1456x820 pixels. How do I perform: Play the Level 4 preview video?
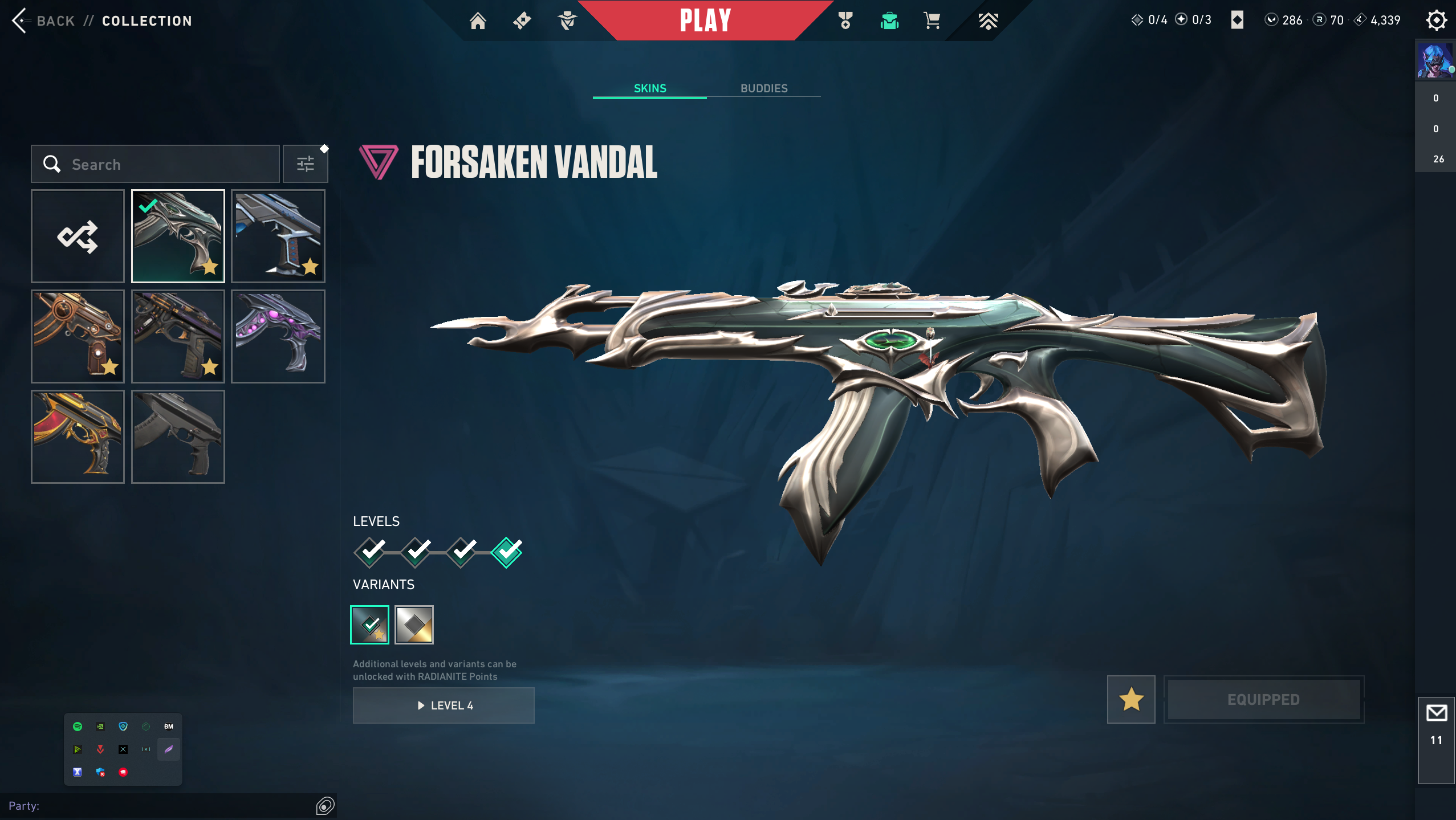click(444, 705)
